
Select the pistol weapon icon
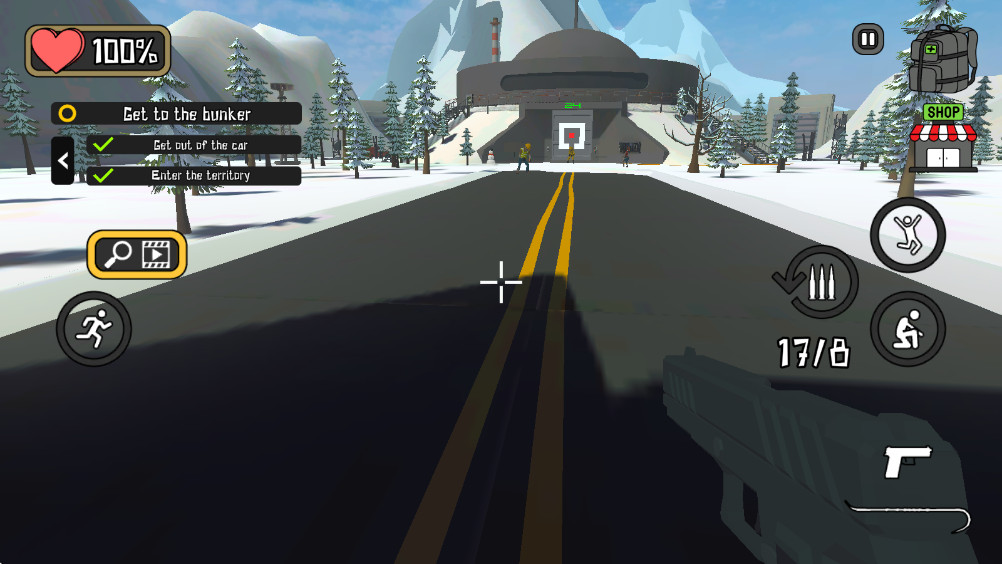point(908,462)
